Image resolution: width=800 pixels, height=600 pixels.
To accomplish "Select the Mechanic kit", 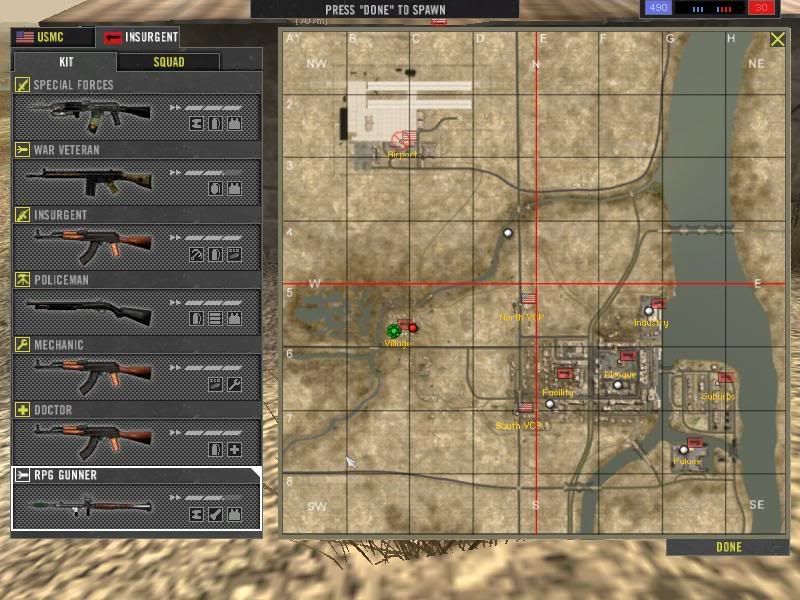I will [136, 369].
